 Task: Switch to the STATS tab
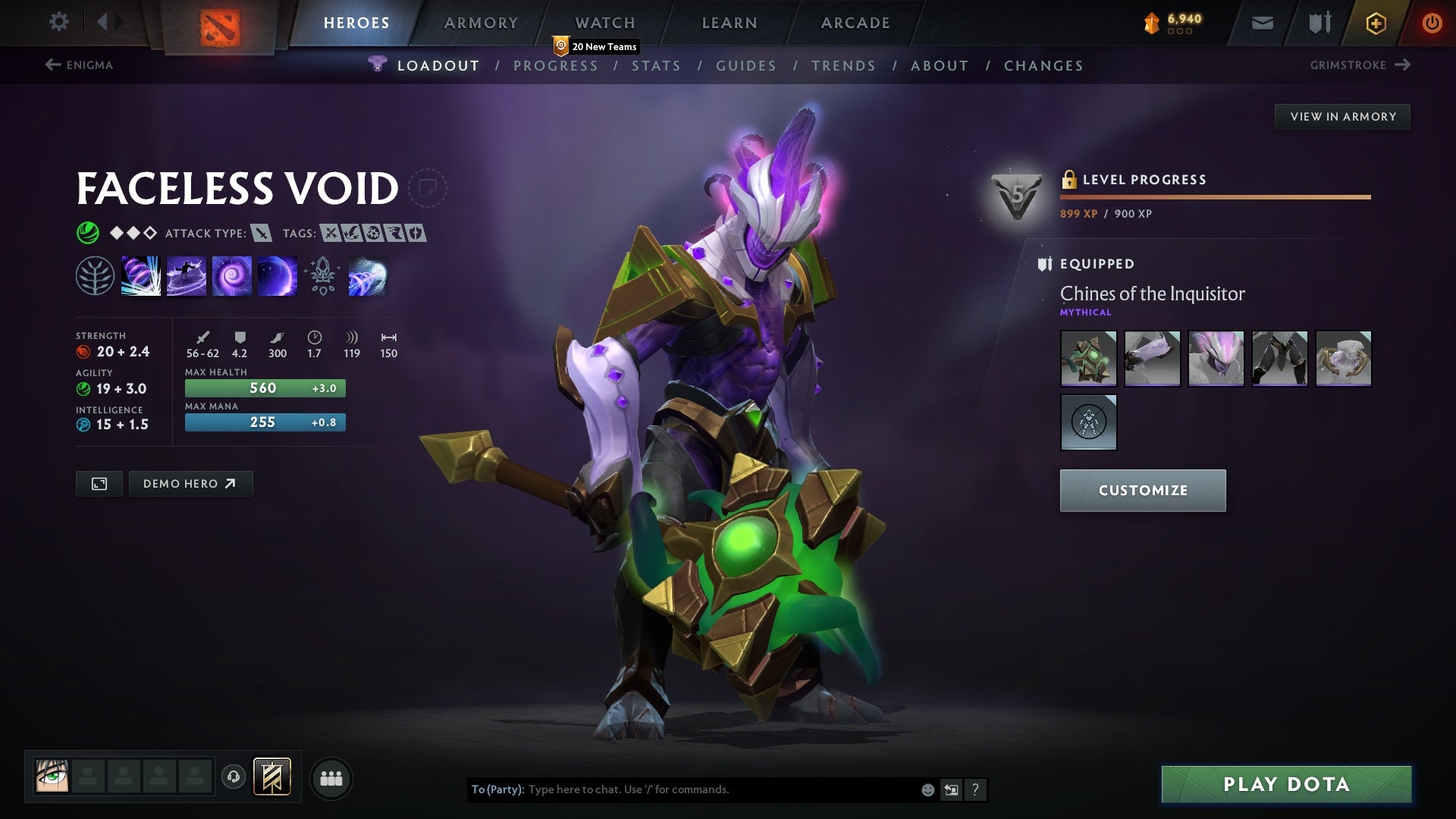[x=657, y=65]
